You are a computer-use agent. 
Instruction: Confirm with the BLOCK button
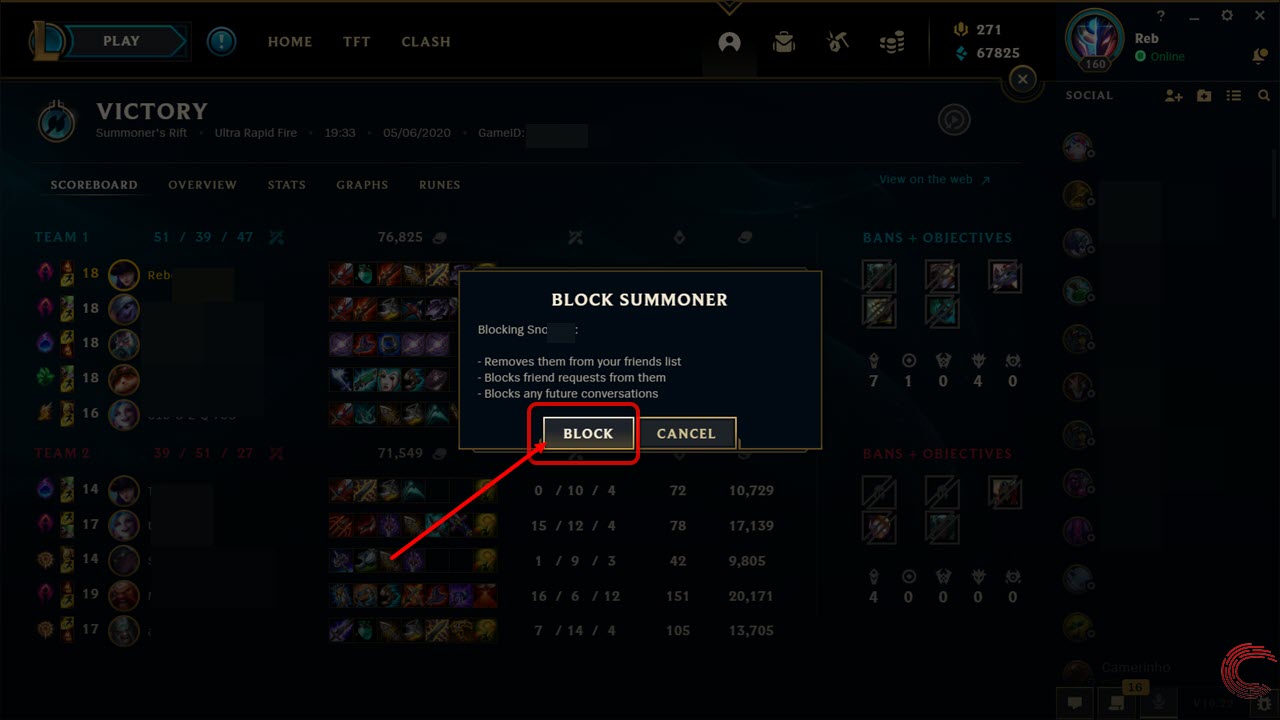(587, 433)
